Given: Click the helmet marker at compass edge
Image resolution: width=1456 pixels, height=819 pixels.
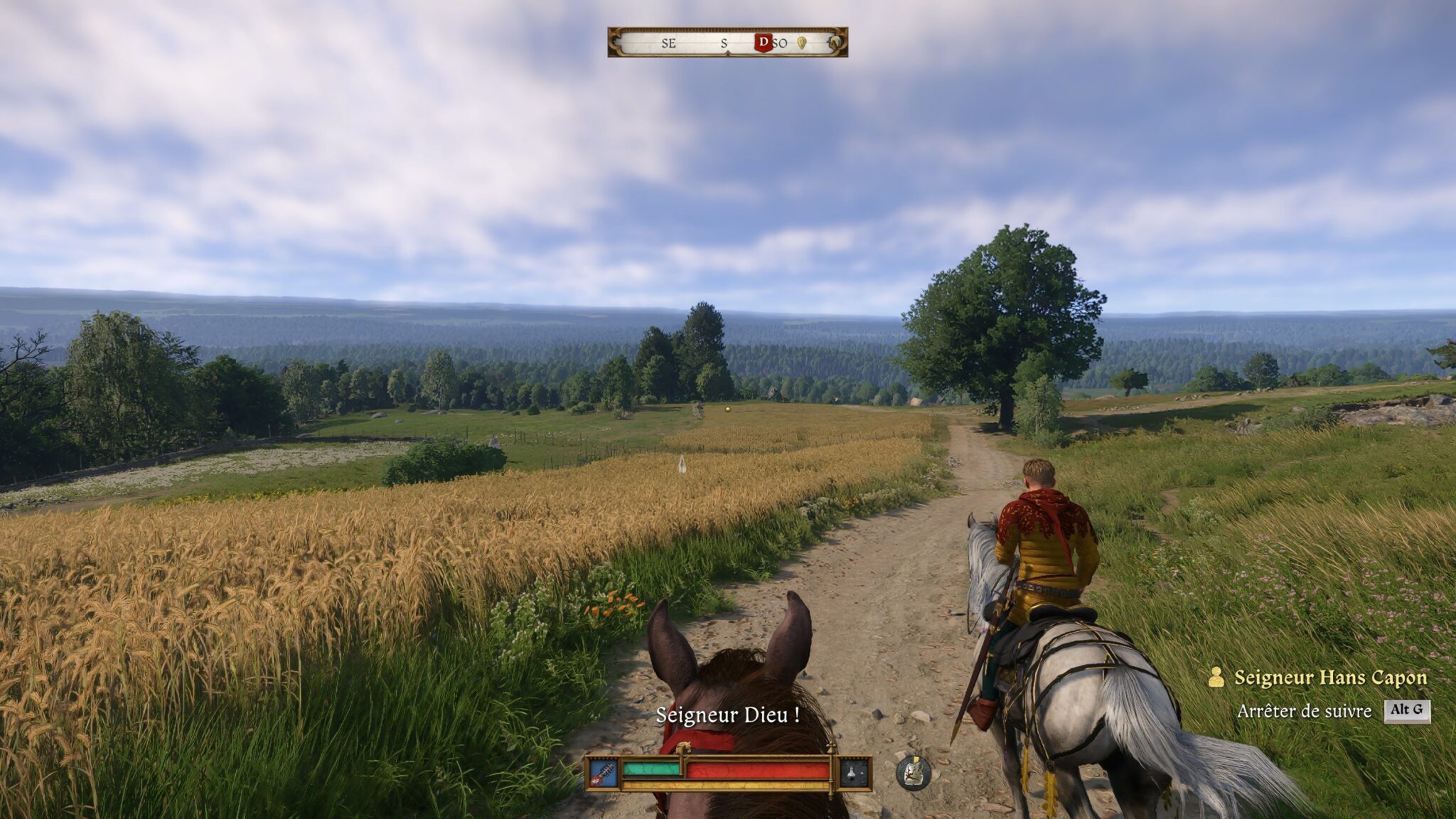Looking at the screenshot, I should (x=836, y=43).
